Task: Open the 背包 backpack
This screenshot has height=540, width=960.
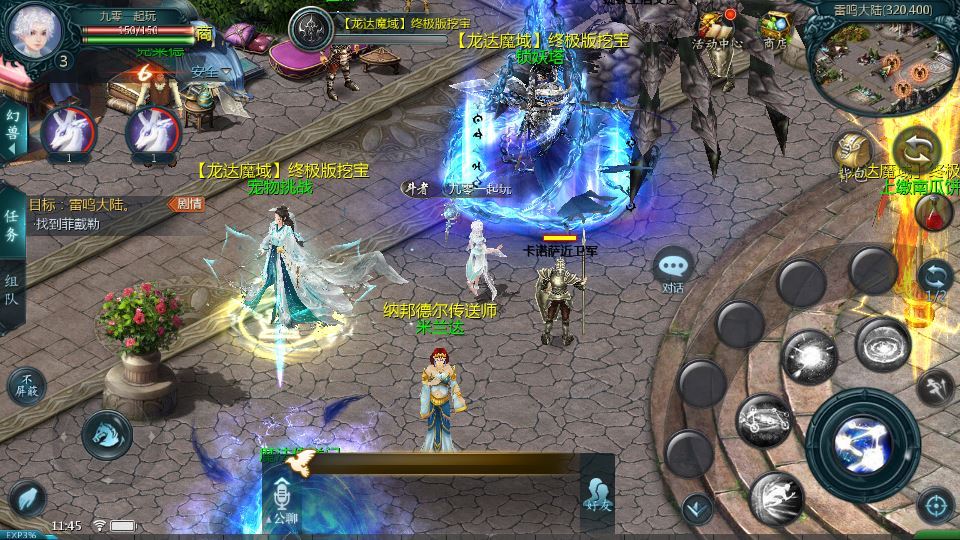Action: pos(853,153)
